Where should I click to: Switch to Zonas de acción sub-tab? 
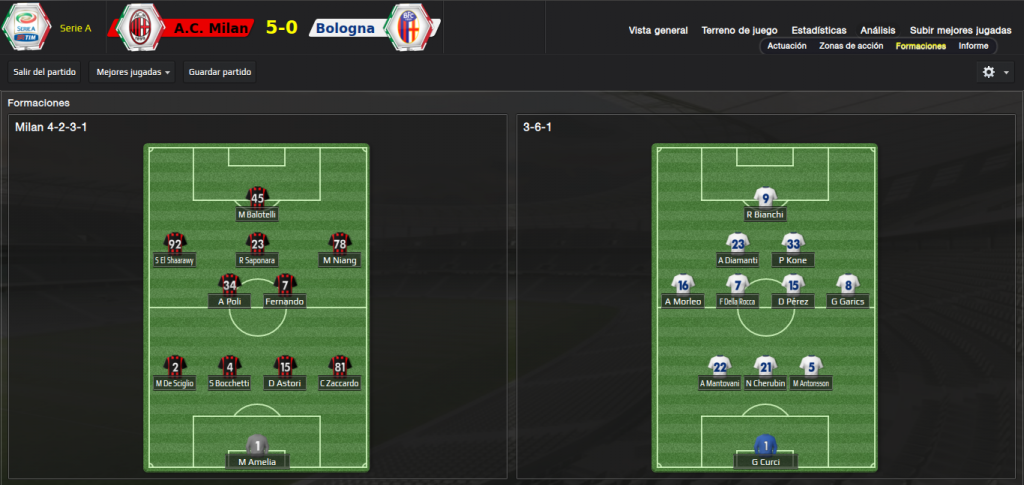[851, 46]
